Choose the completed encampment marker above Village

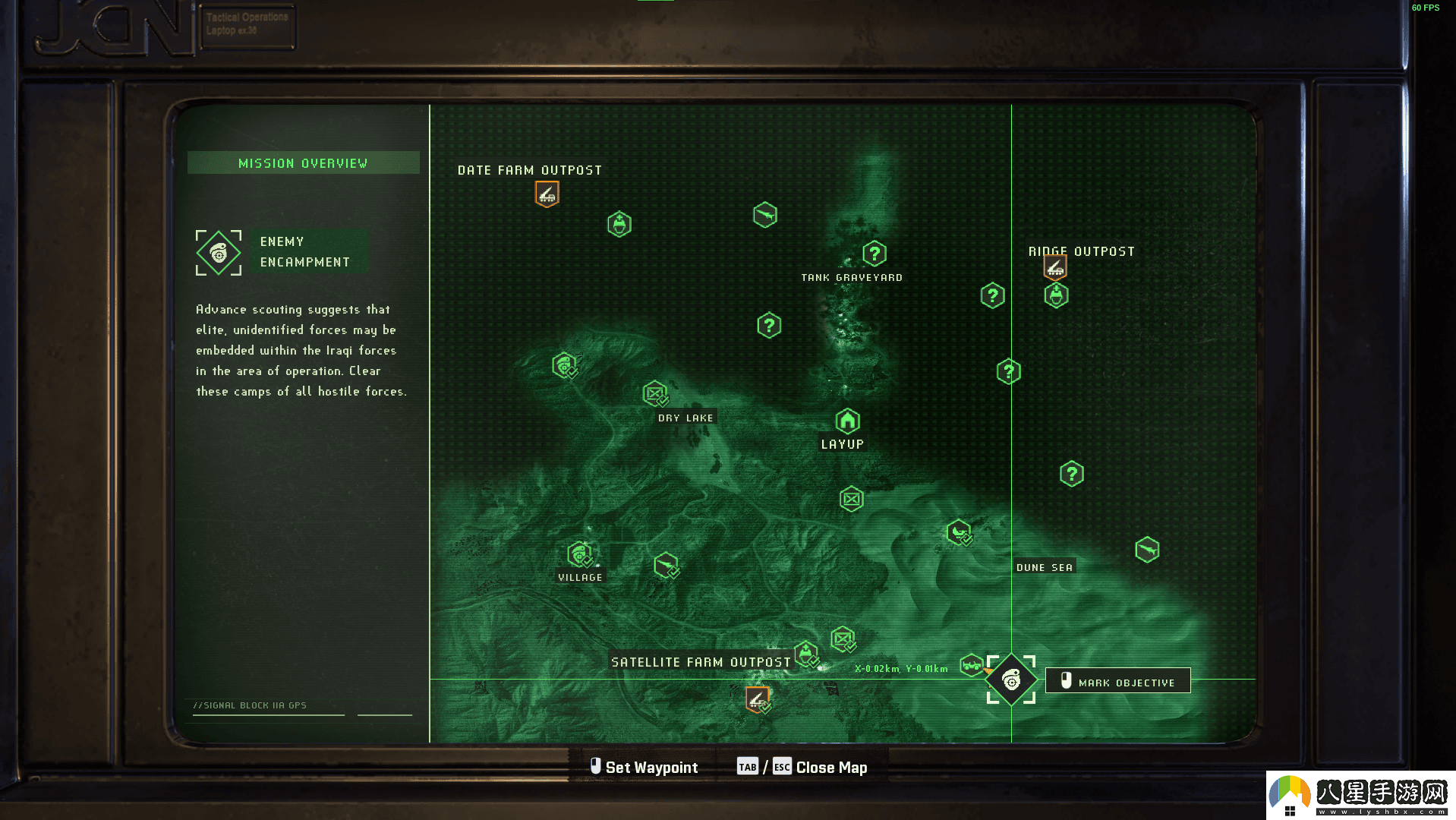coord(580,555)
